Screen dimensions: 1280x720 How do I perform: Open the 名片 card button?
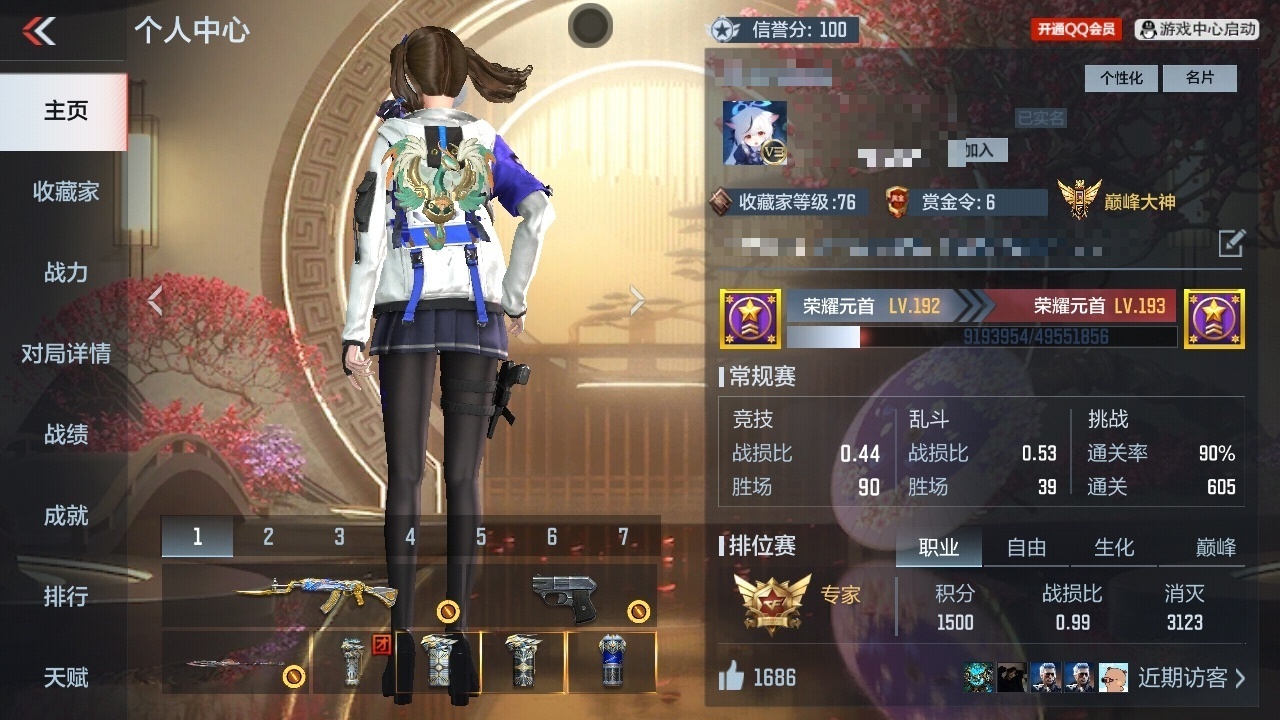1199,78
